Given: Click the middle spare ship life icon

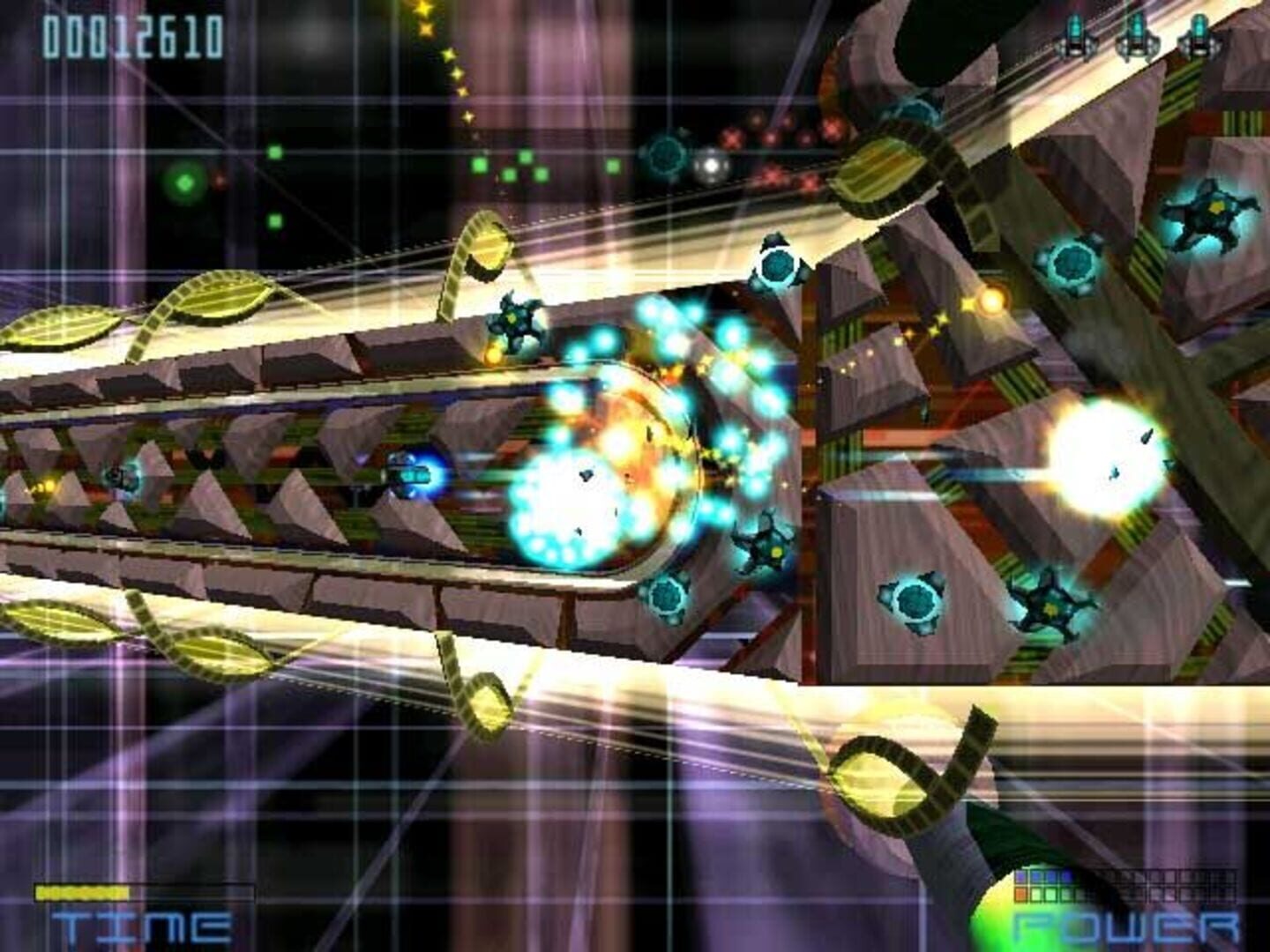Looking at the screenshot, I should (1136, 35).
